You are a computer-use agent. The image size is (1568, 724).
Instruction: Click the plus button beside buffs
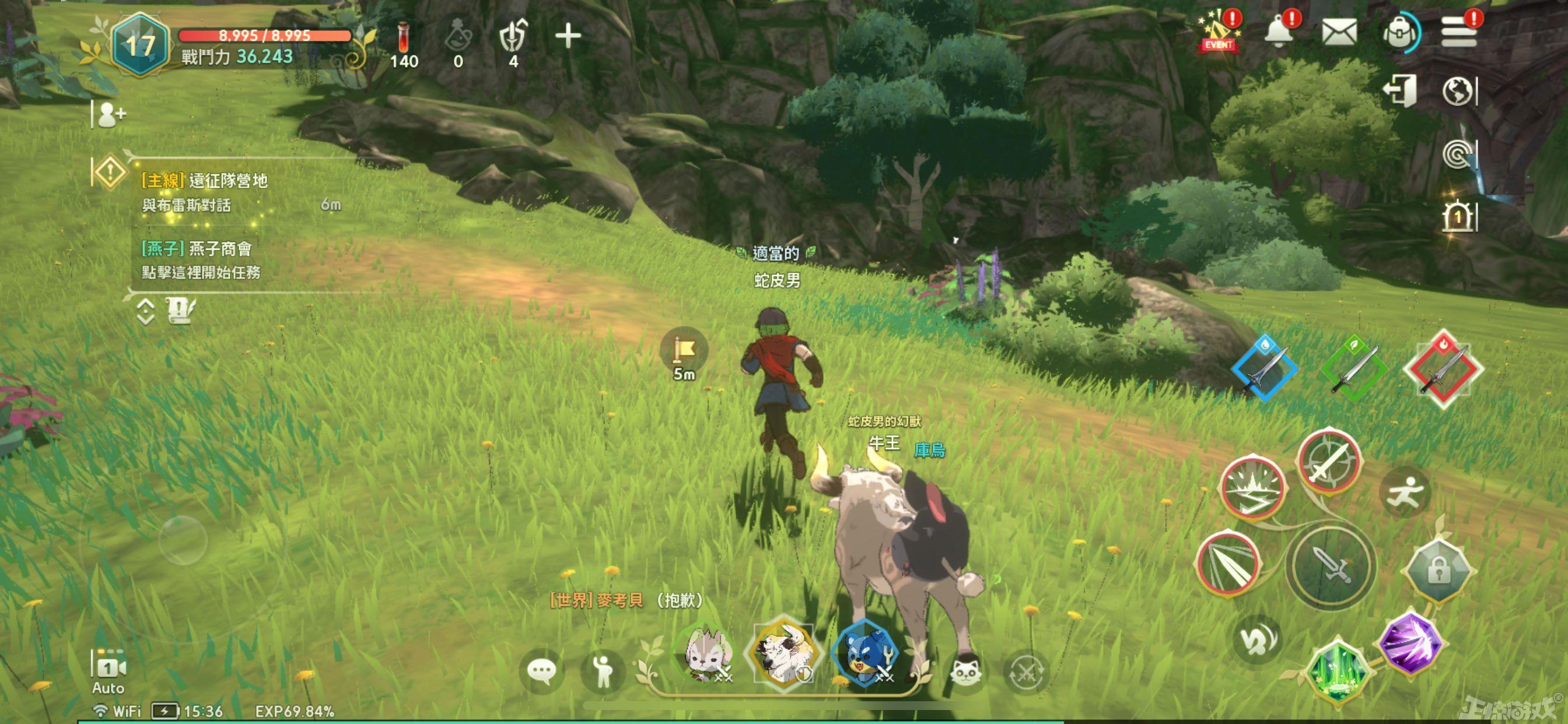coord(568,36)
